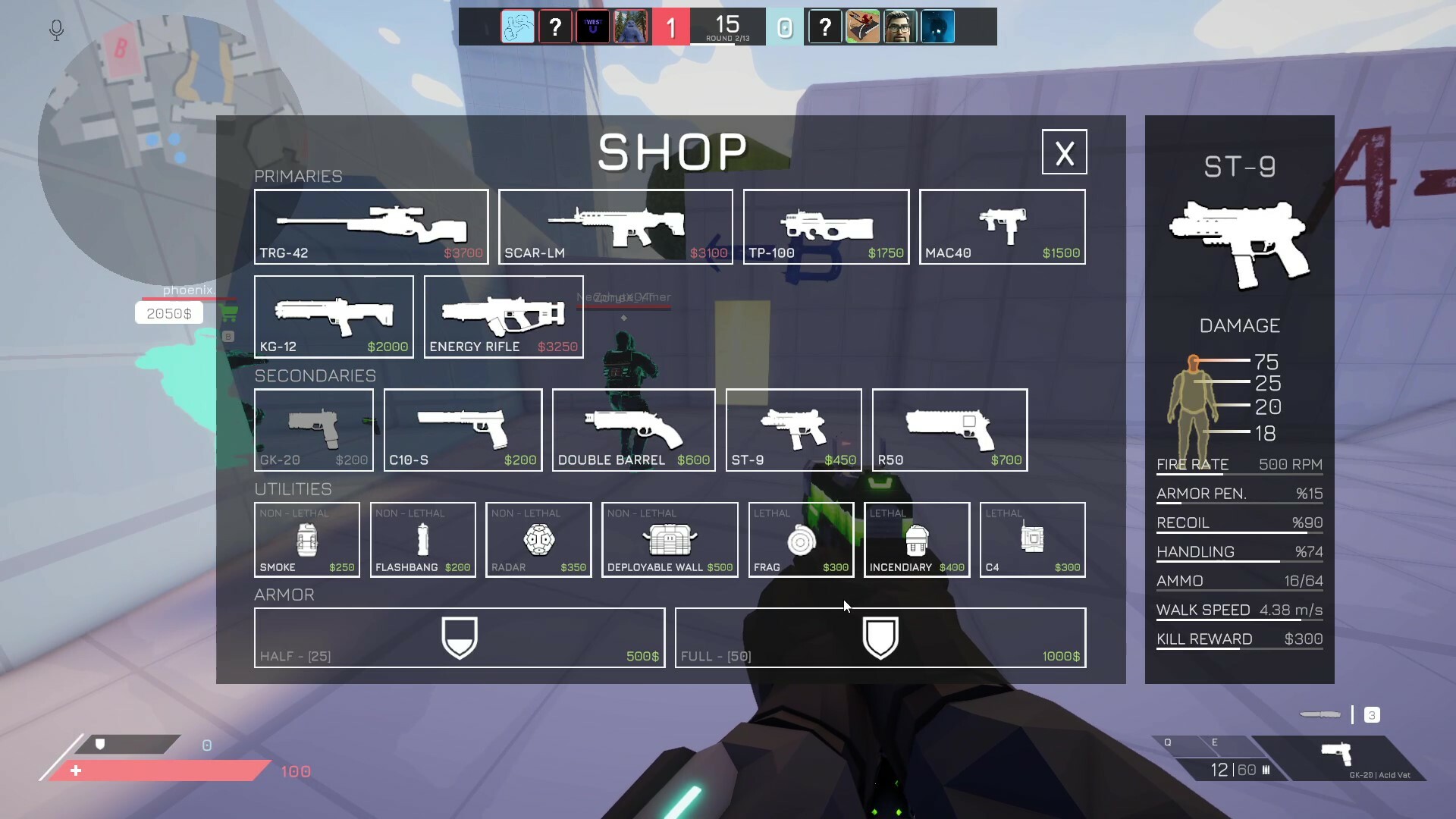The height and width of the screenshot is (819, 1456).
Task: Buy Half armor for 500$
Action: (x=460, y=637)
